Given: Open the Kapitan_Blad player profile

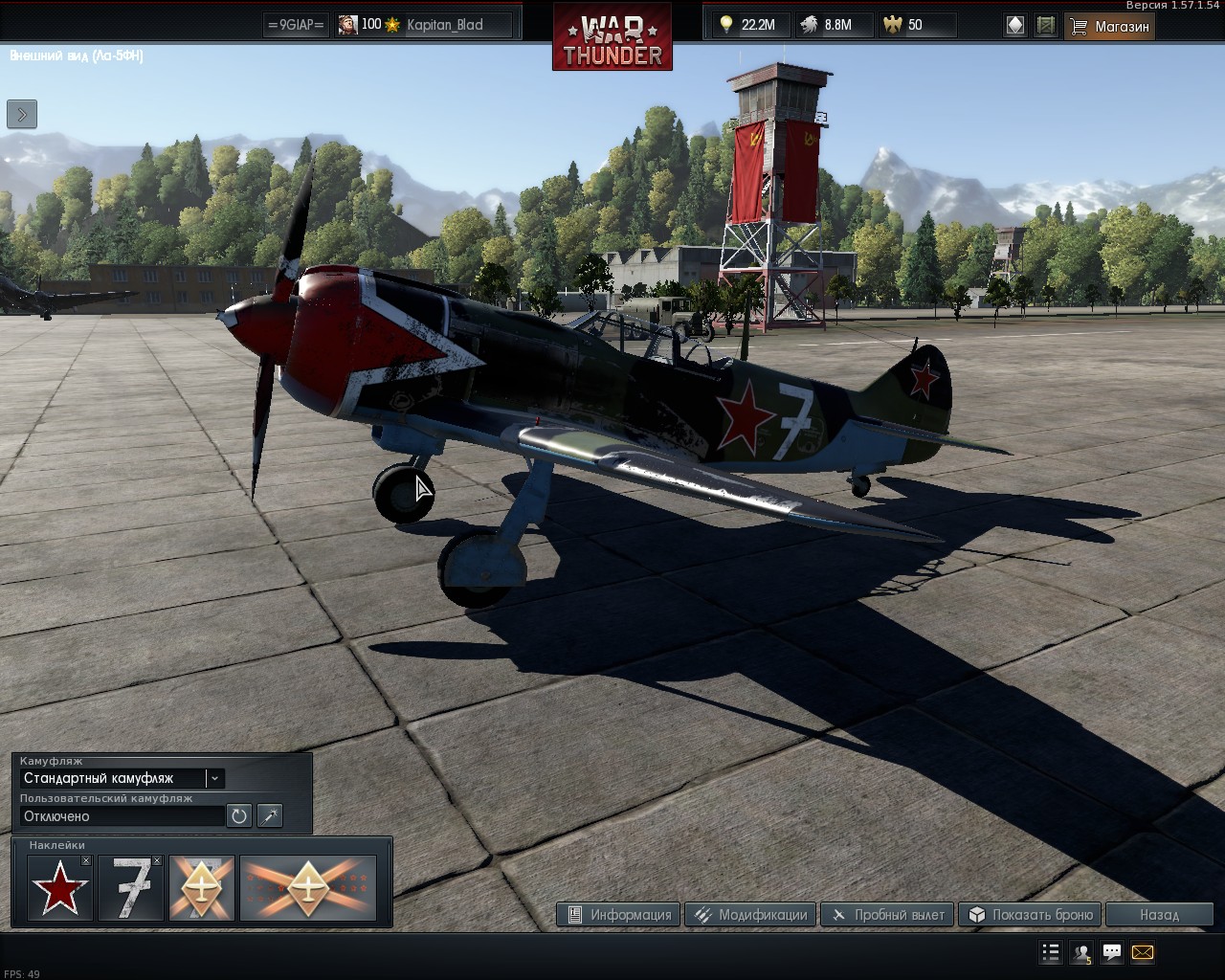Looking at the screenshot, I should 444,25.
